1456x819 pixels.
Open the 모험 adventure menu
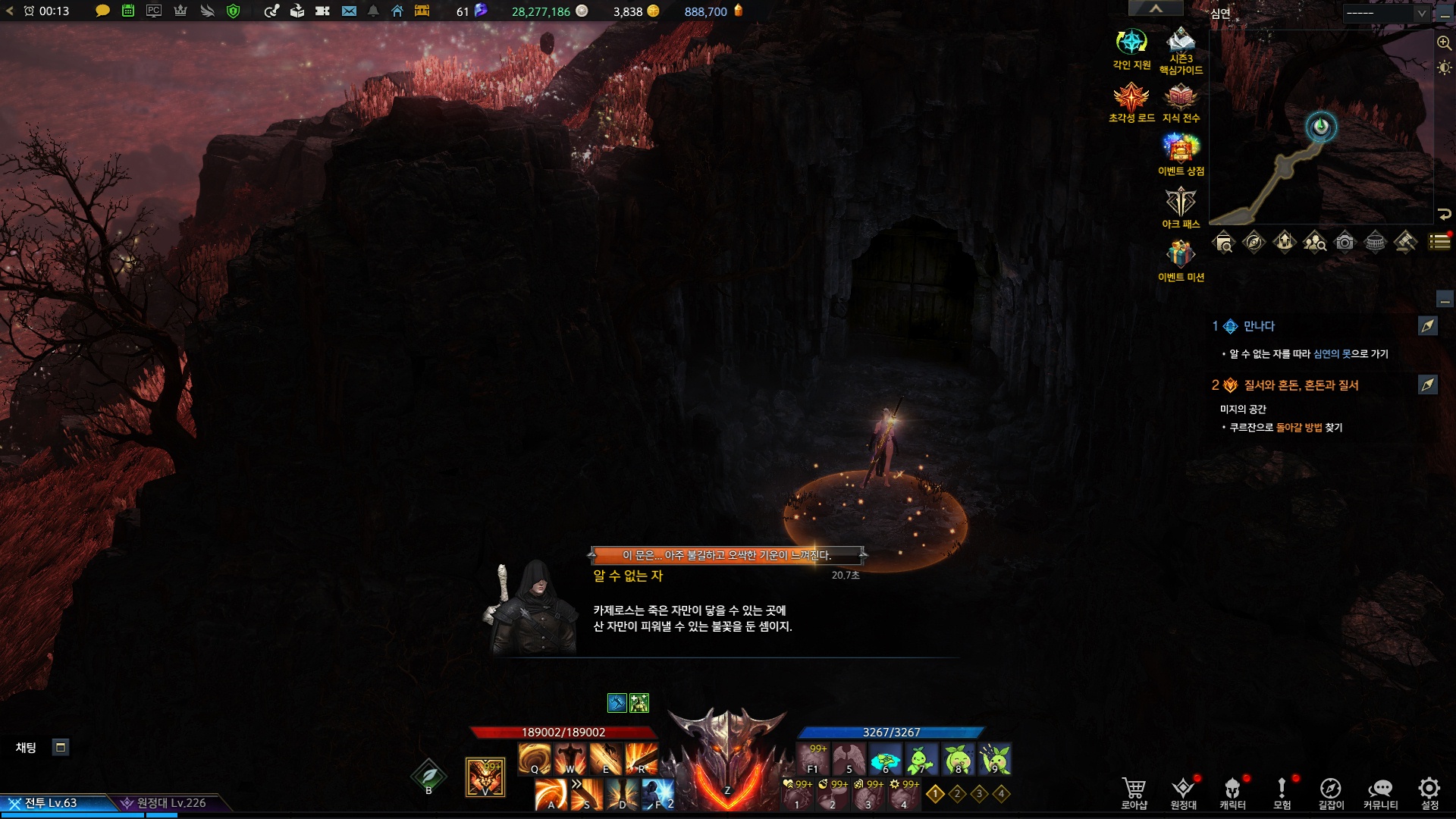tap(1282, 792)
